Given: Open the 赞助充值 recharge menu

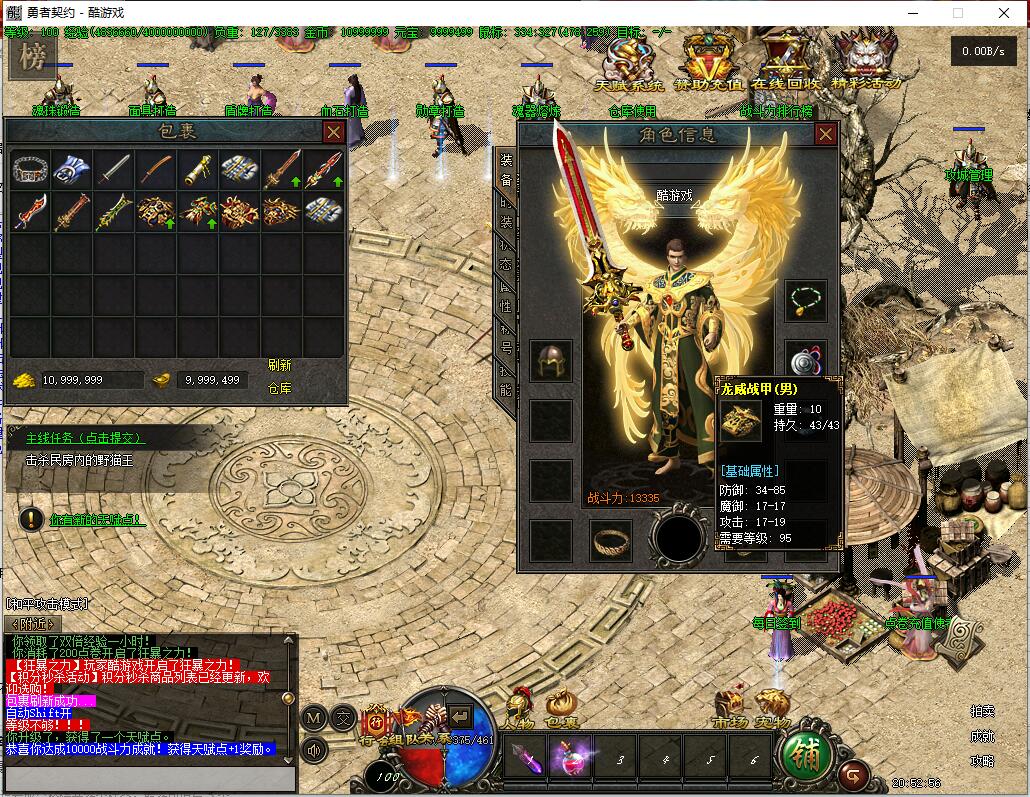Looking at the screenshot, I should tap(708, 60).
